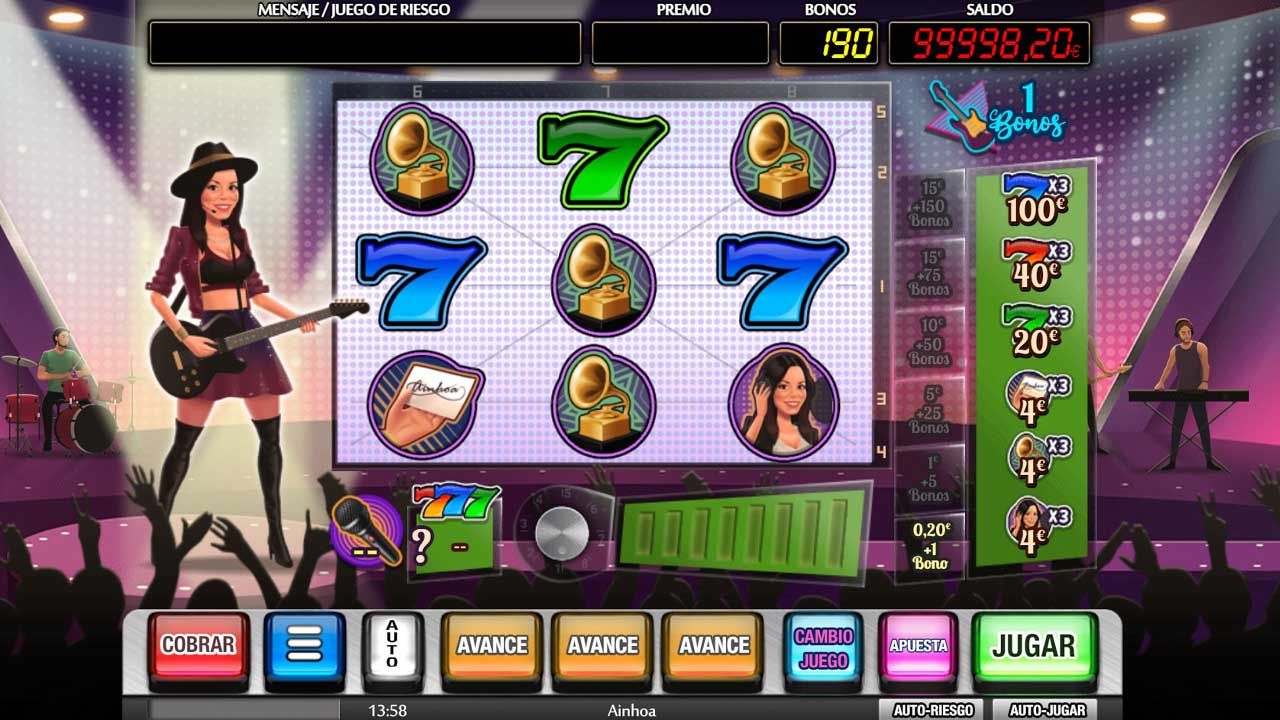This screenshot has height=720, width=1280.
Task: Toggle the AUTO-RIESGO option
Action: tap(933, 710)
